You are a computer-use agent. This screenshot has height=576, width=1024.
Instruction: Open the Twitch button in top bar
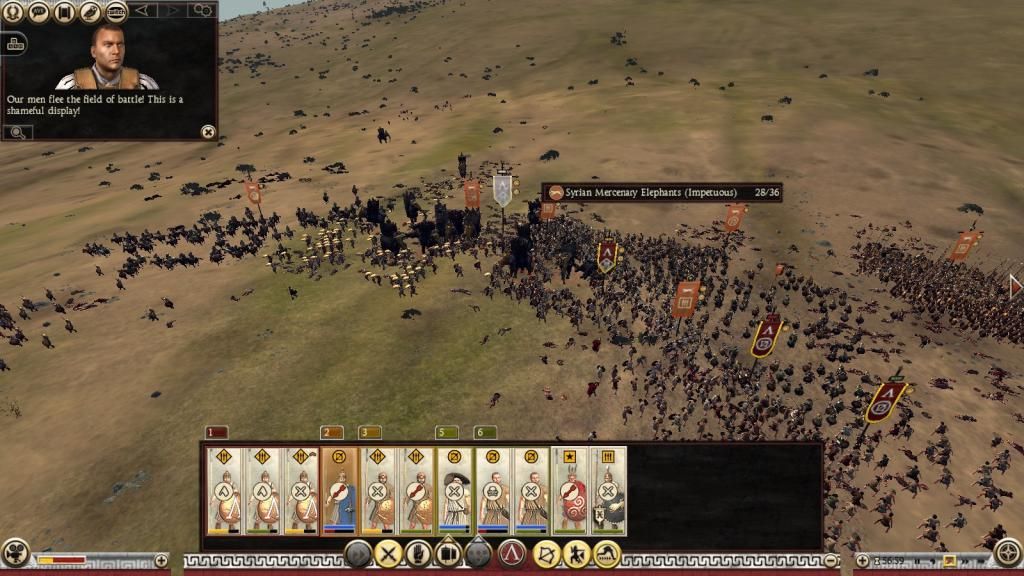(x=116, y=12)
